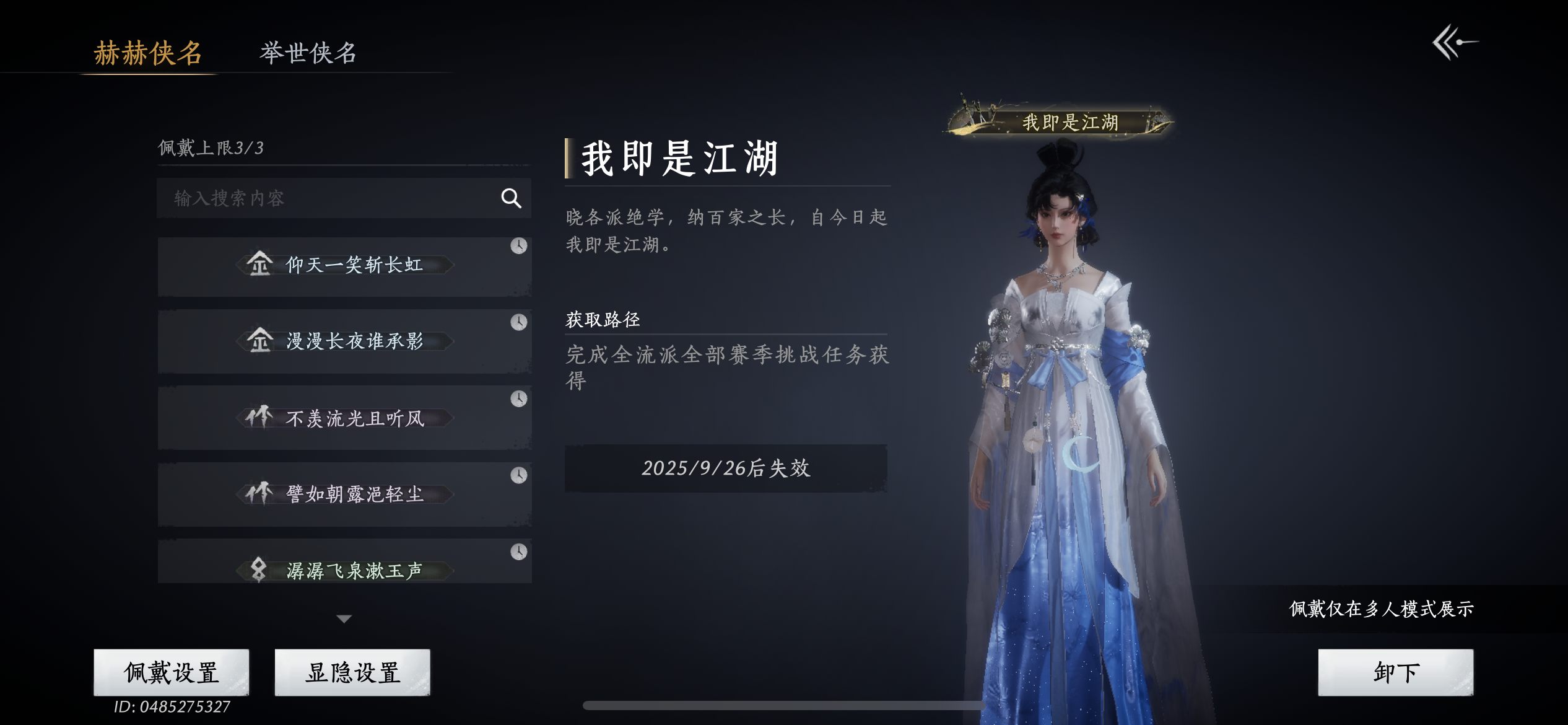
Task: Focus the 输入搜索内容 search field
Action: pos(328,198)
